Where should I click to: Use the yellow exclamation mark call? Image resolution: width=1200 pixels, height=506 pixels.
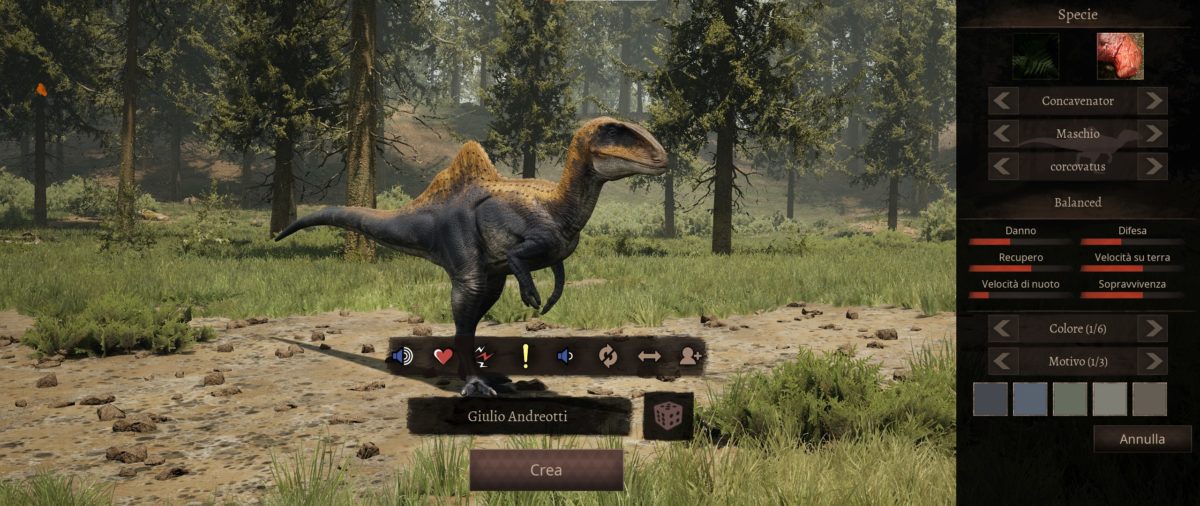[524, 356]
